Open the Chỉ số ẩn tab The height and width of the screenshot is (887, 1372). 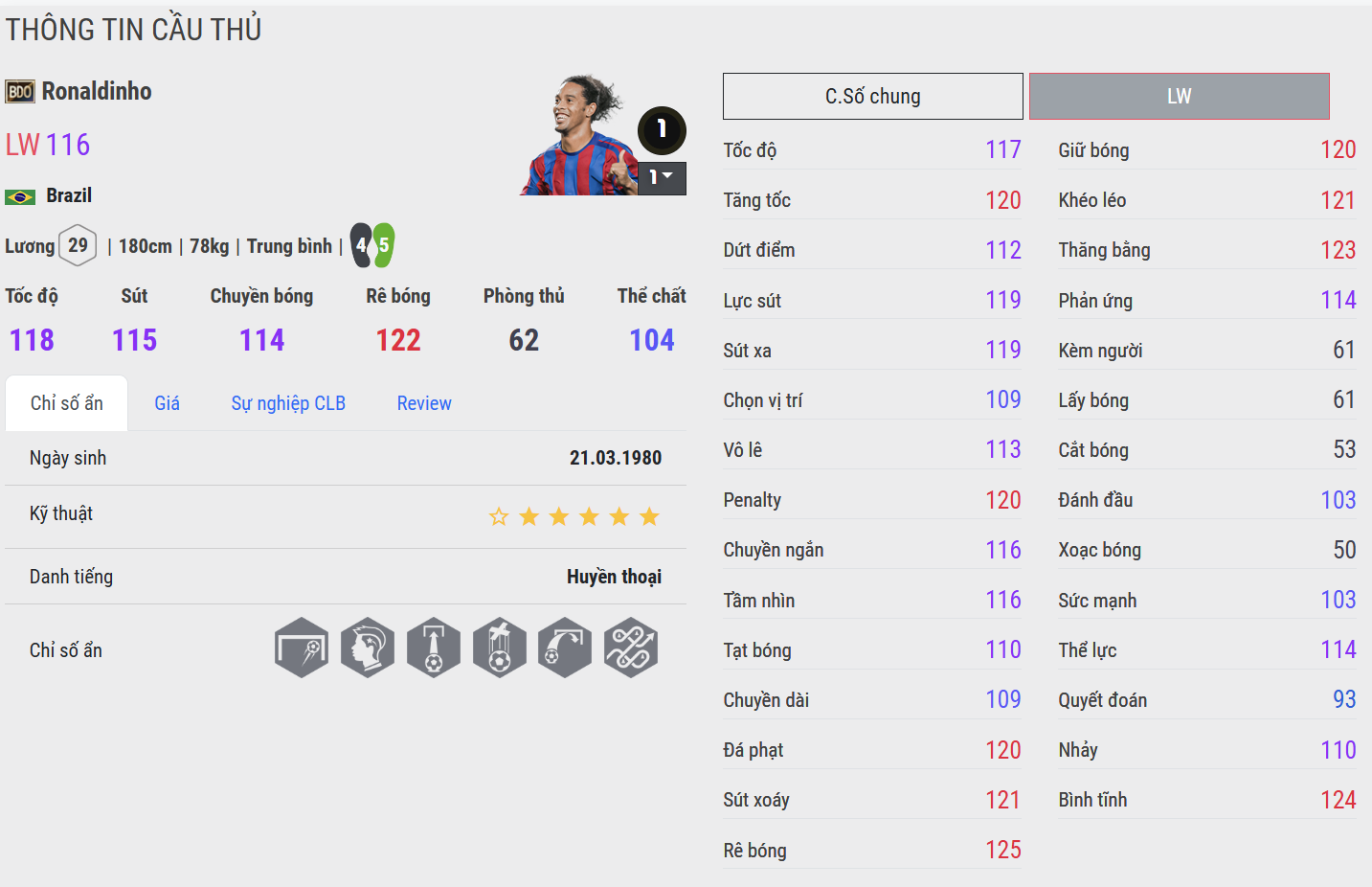[66, 403]
